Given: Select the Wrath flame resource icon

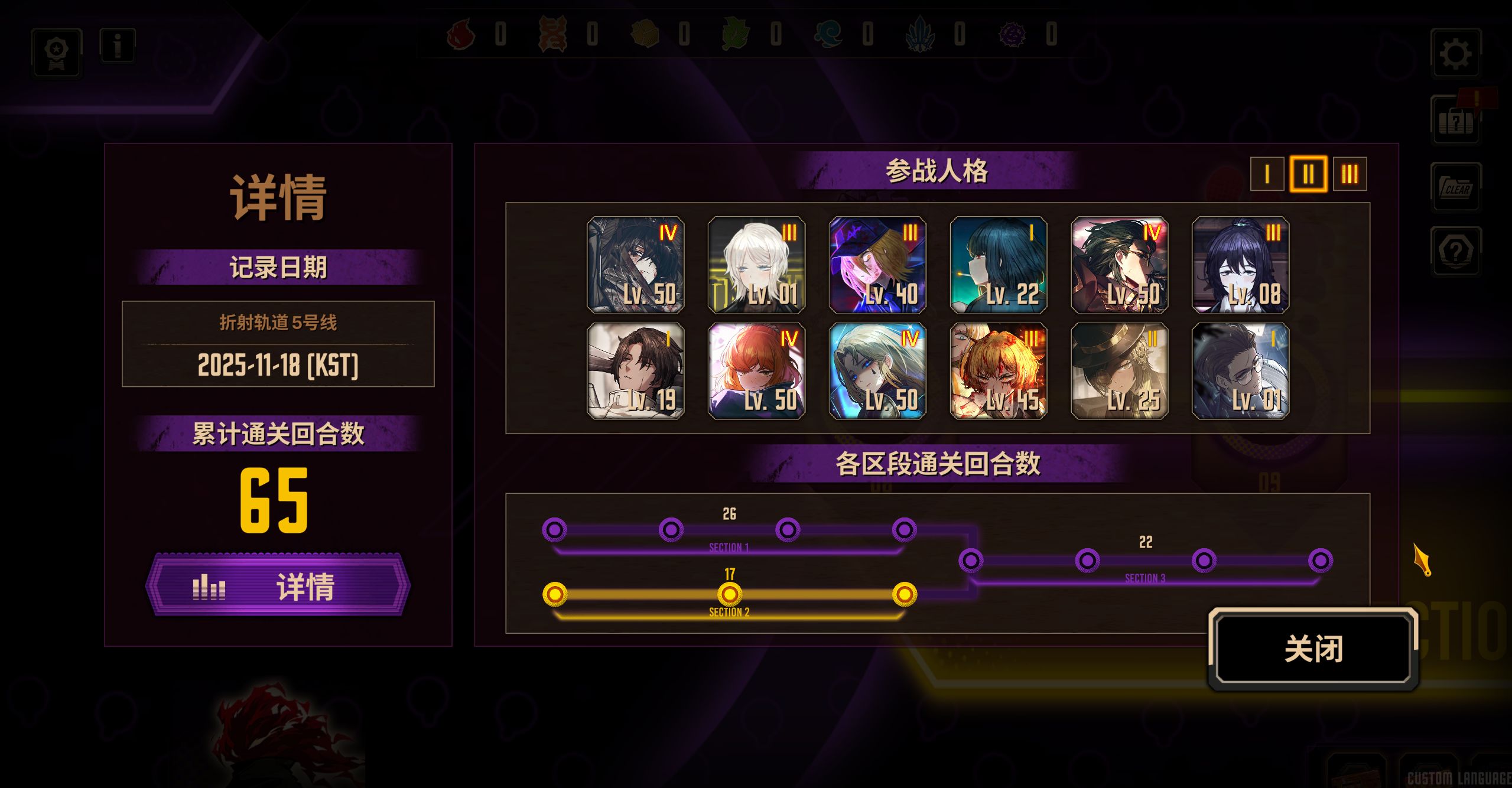Looking at the screenshot, I should click(462, 35).
